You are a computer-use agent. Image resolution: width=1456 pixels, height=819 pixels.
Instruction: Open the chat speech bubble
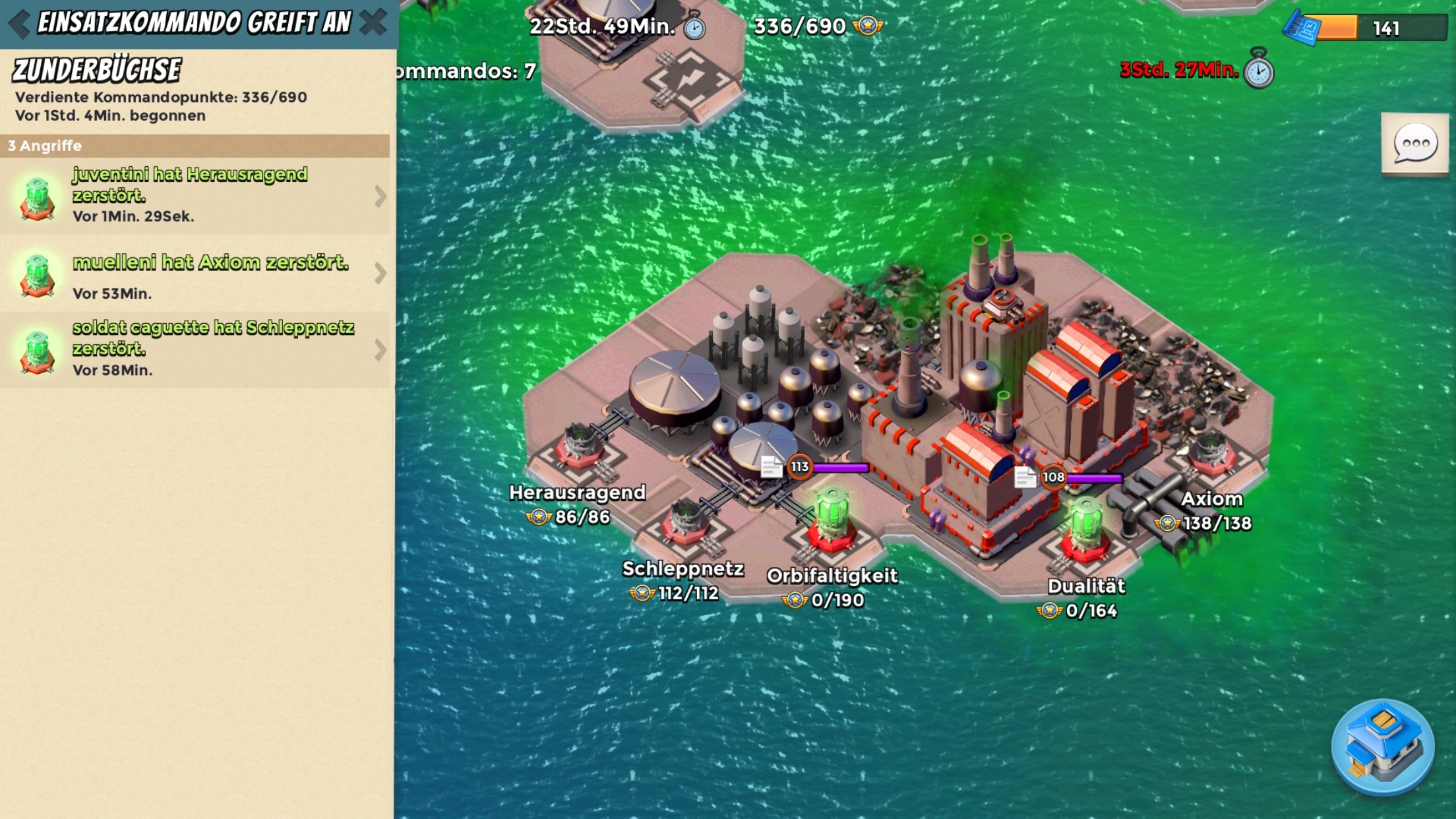tap(1414, 144)
